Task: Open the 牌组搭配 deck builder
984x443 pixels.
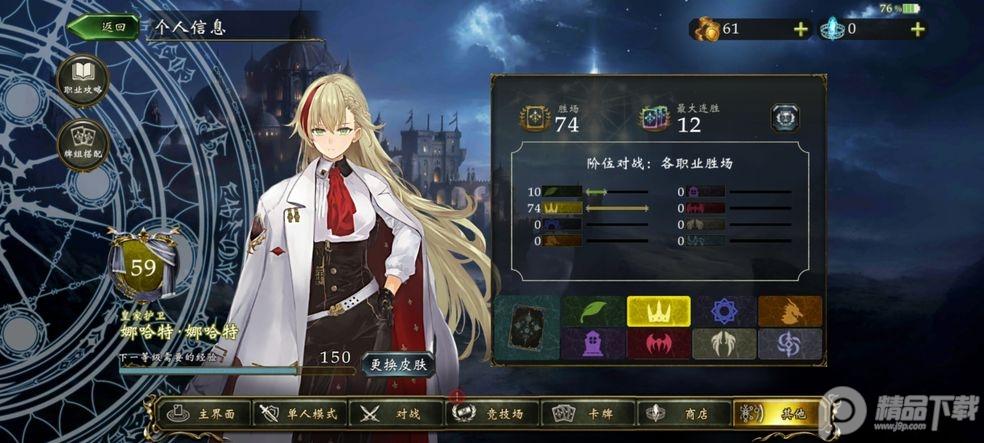Action: coord(83,145)
